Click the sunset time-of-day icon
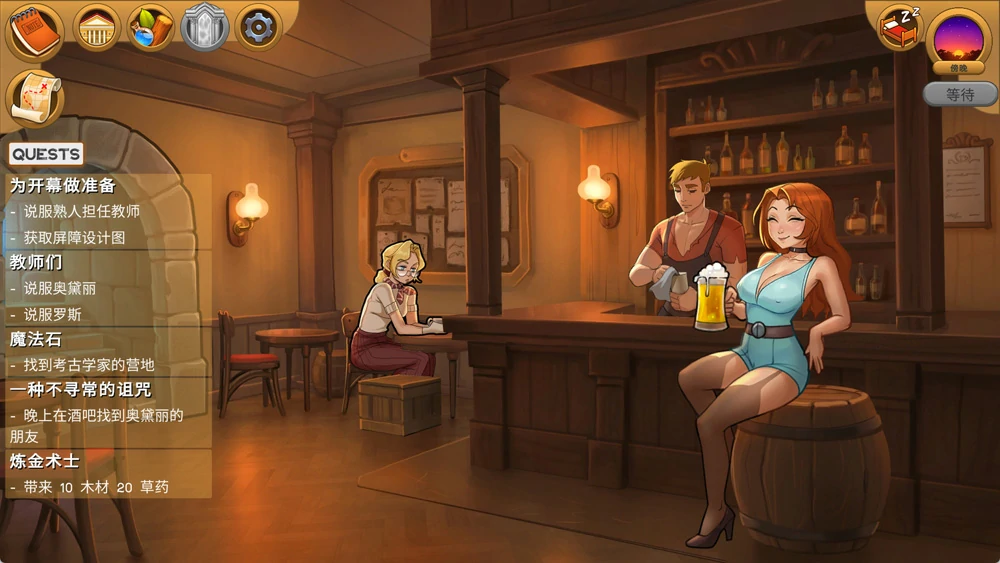This screenshot has height=563, width=1000. 959,38
